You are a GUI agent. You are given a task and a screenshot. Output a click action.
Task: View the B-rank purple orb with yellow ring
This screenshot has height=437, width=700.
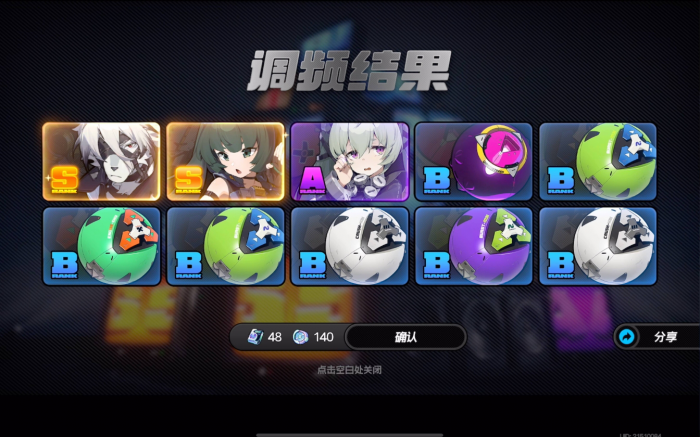click(474, 162)
